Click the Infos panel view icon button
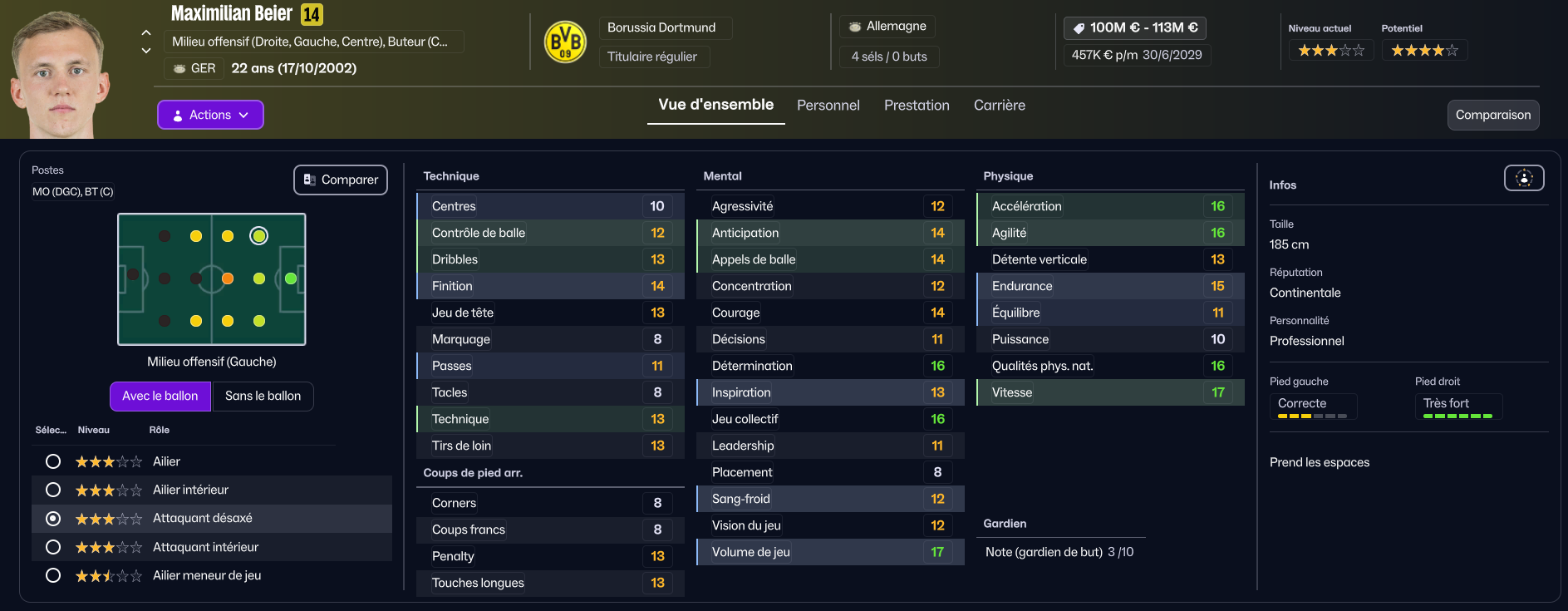The image size is (1568, 611). pyautogui.click(x=1524, y=178)
